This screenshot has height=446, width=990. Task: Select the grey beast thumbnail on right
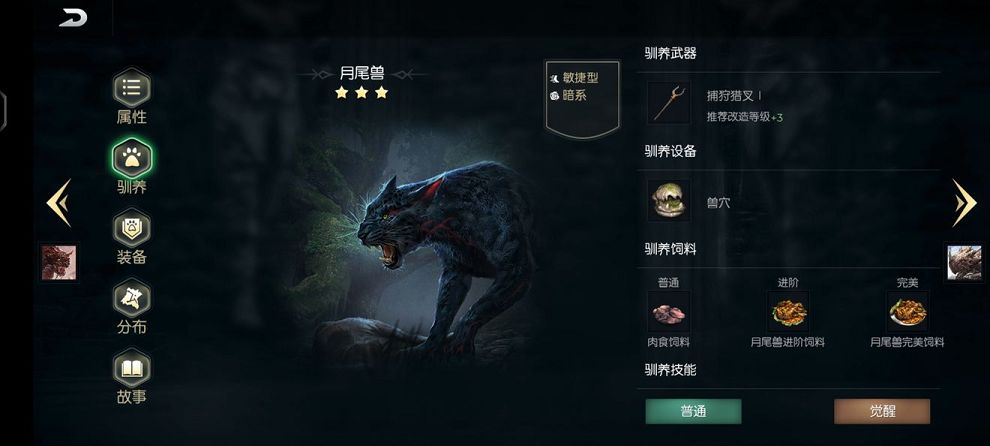pyautogui.click(x=965, y=262)
